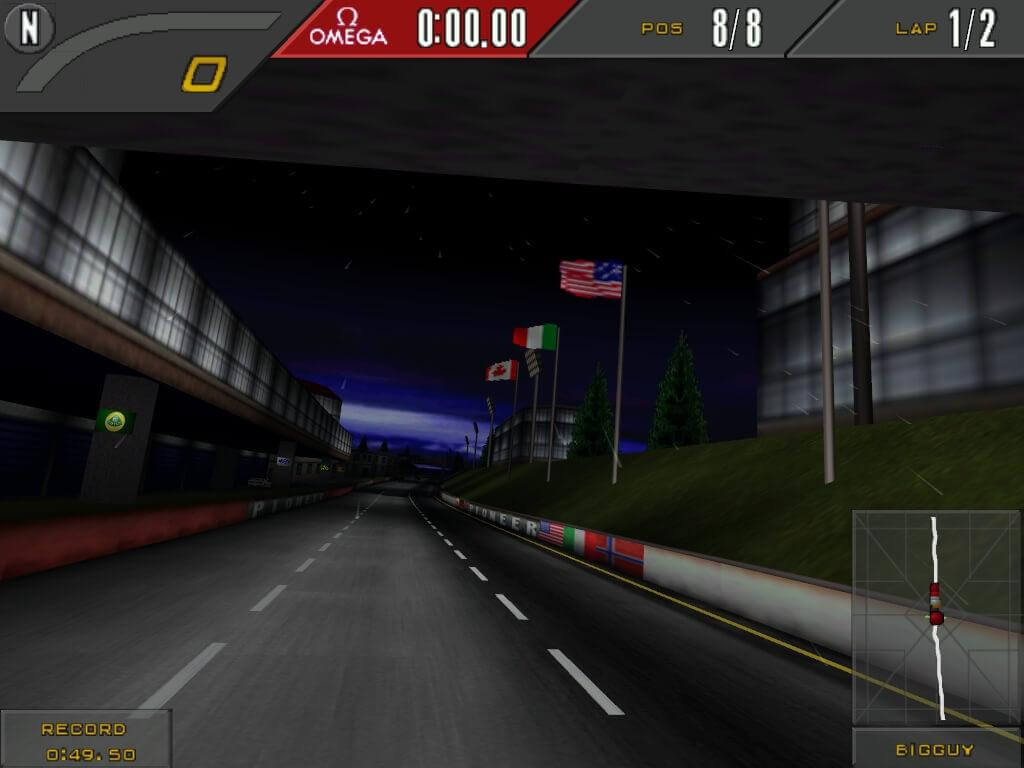The width and height of the screenshot is (1024, 768).
Task: Click the N gear indicator
Action: click(29, 27)
